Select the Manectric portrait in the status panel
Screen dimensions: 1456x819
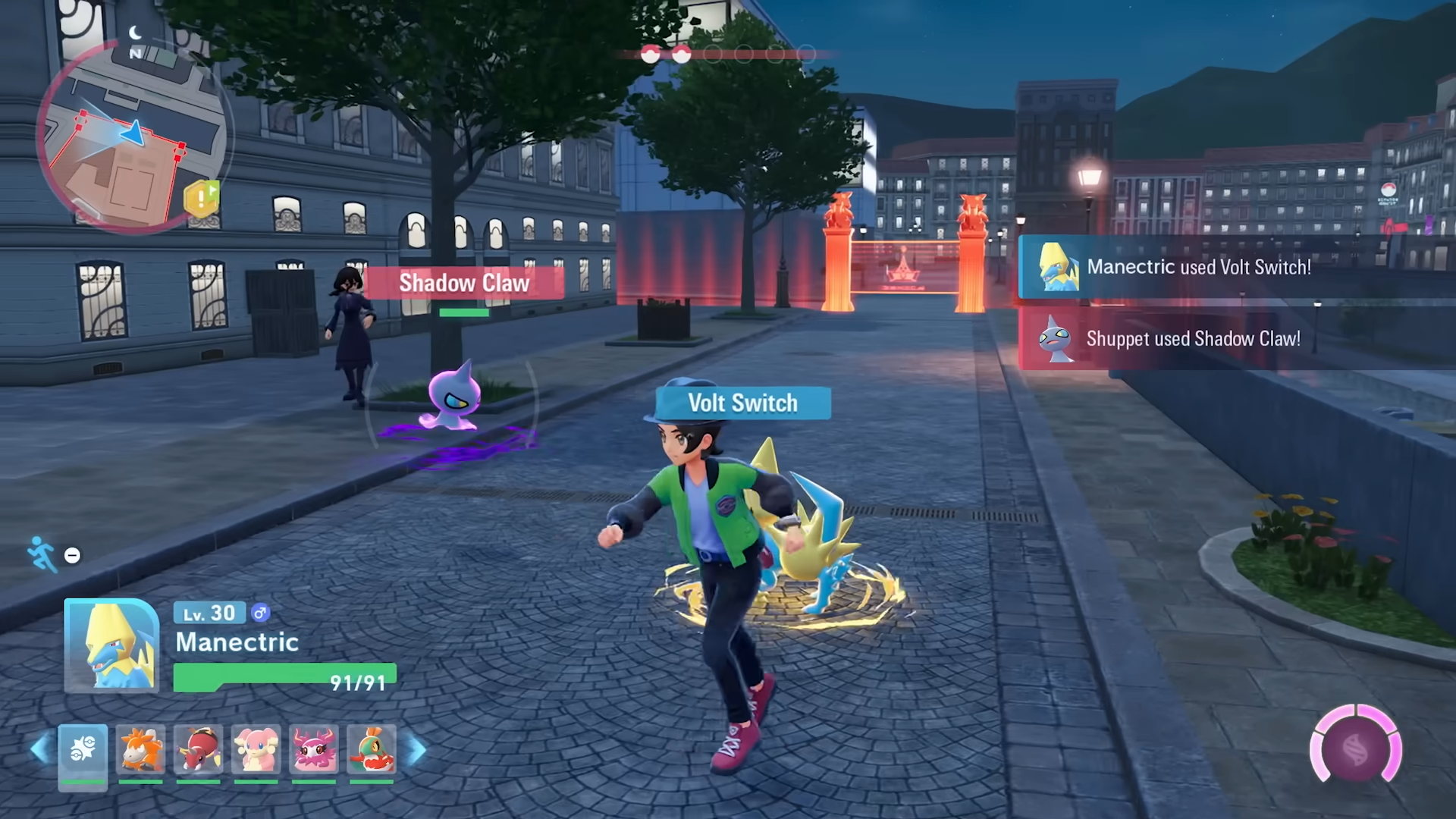point(111,645)
